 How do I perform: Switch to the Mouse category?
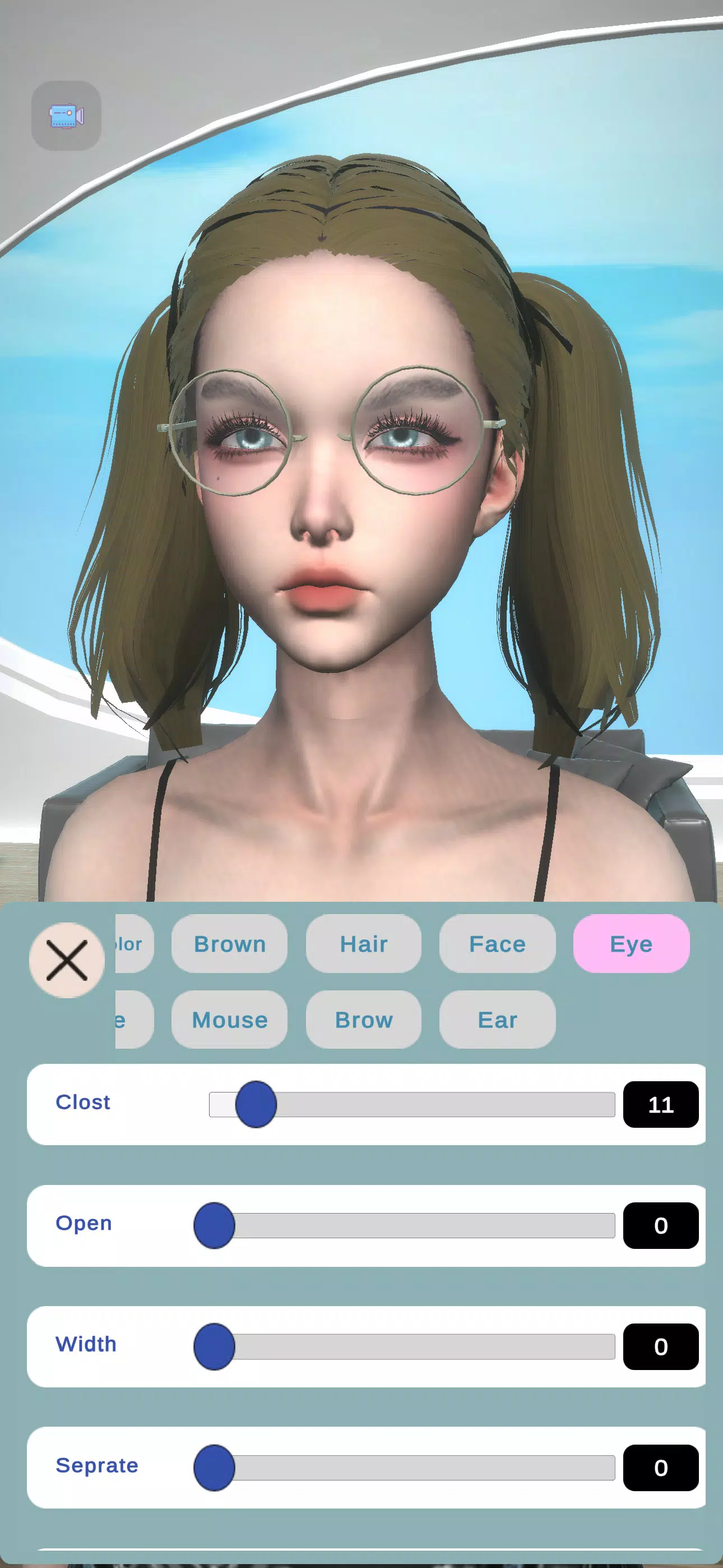pyautogui.click(x=229, y=1020)
